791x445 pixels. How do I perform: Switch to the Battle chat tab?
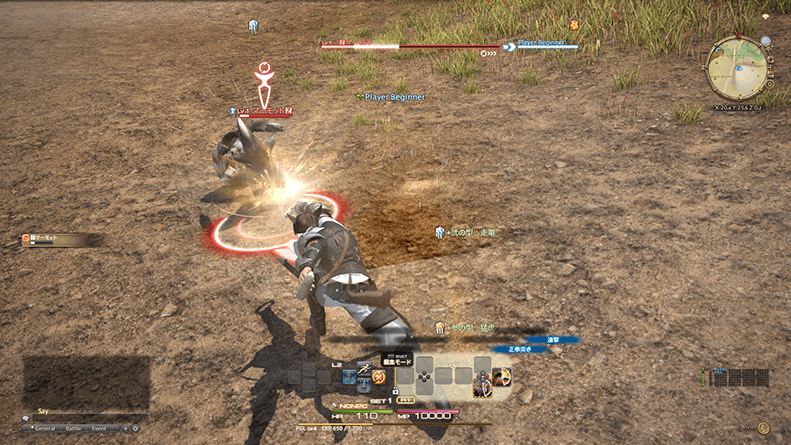coord(74,428)
